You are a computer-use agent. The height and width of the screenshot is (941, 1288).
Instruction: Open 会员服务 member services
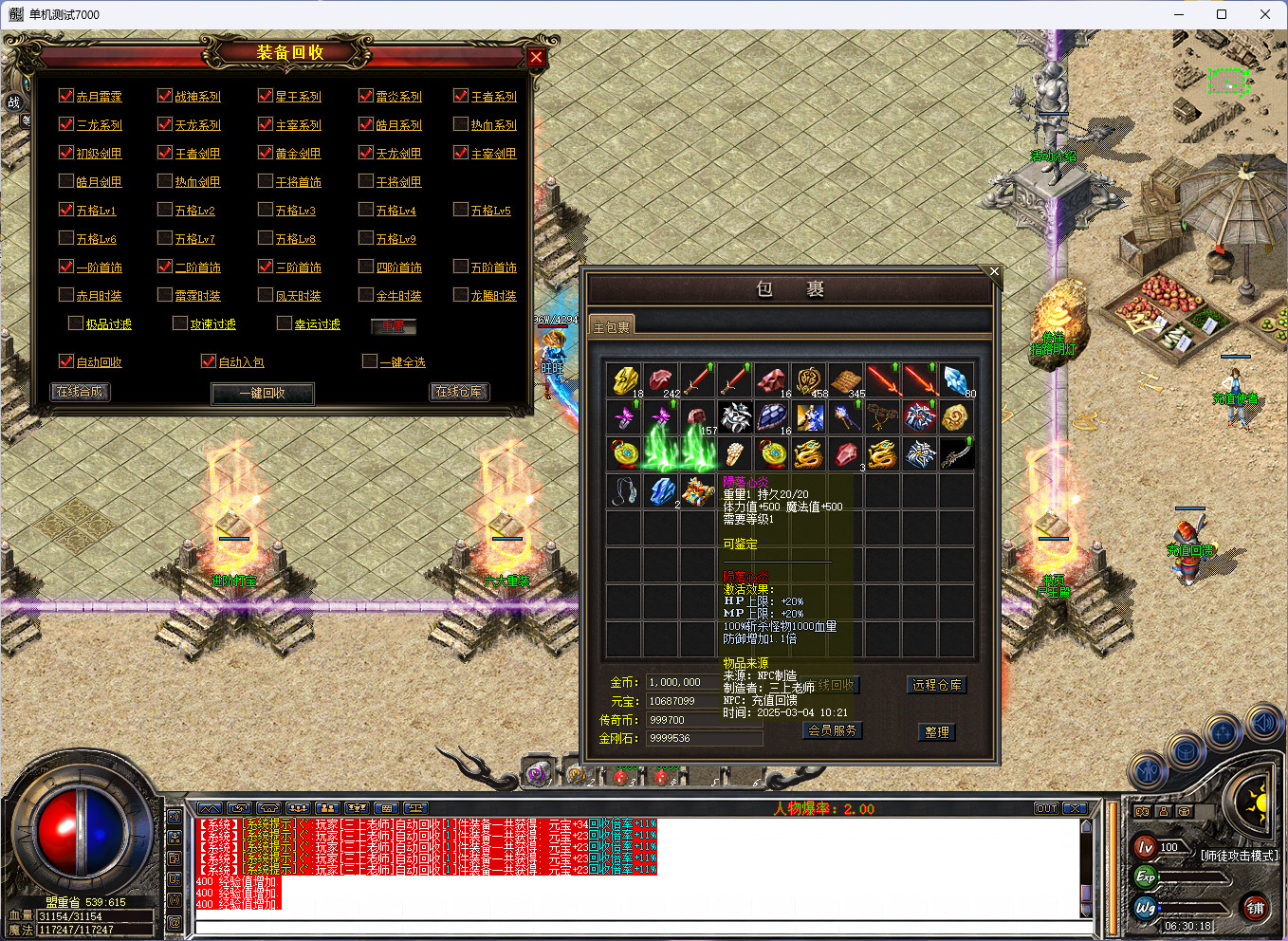(832, 730)
